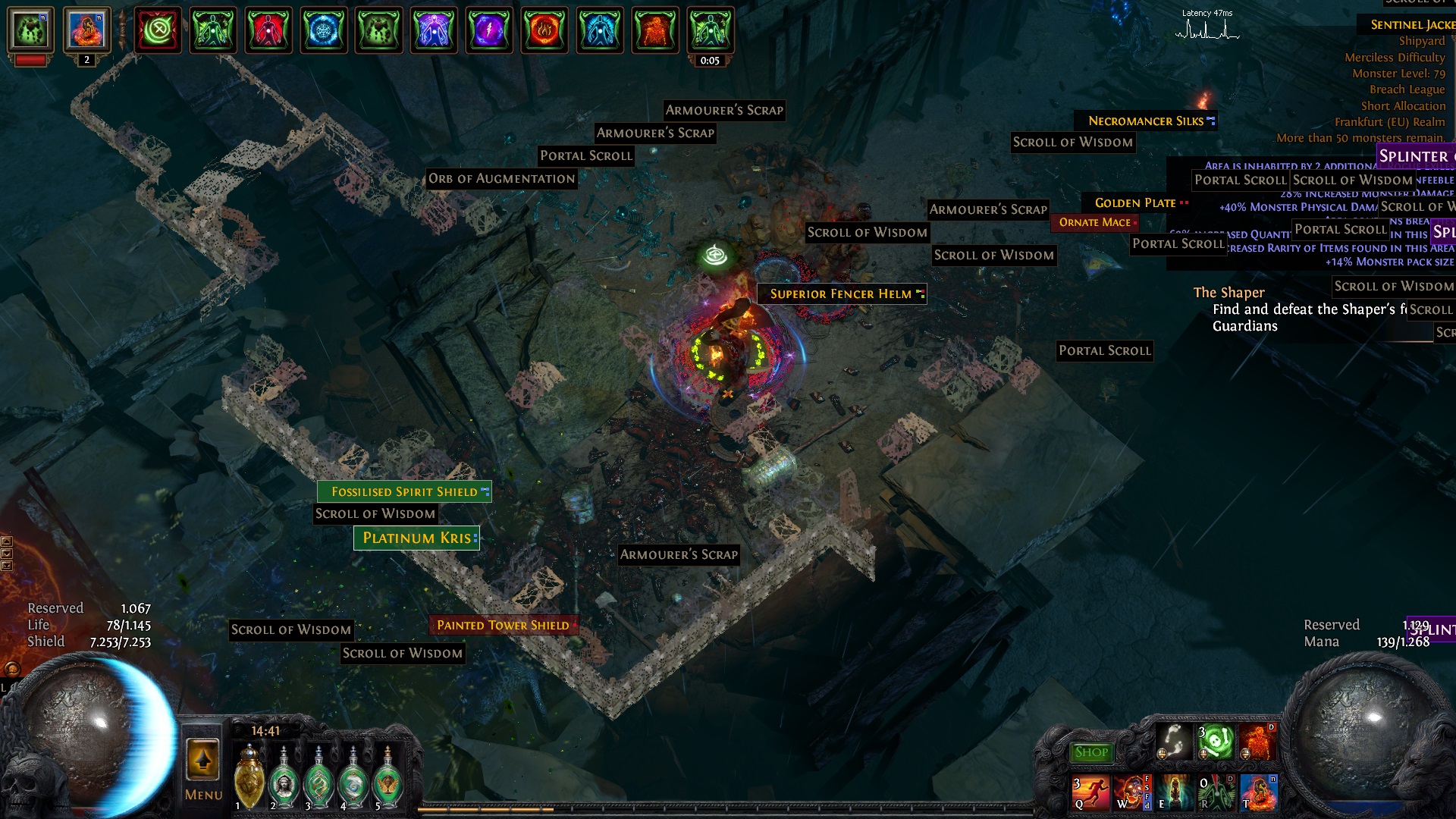Pick up the Necromancer Silks label
This screenshot has width=1456, height=819.
tap(1145, 121)
